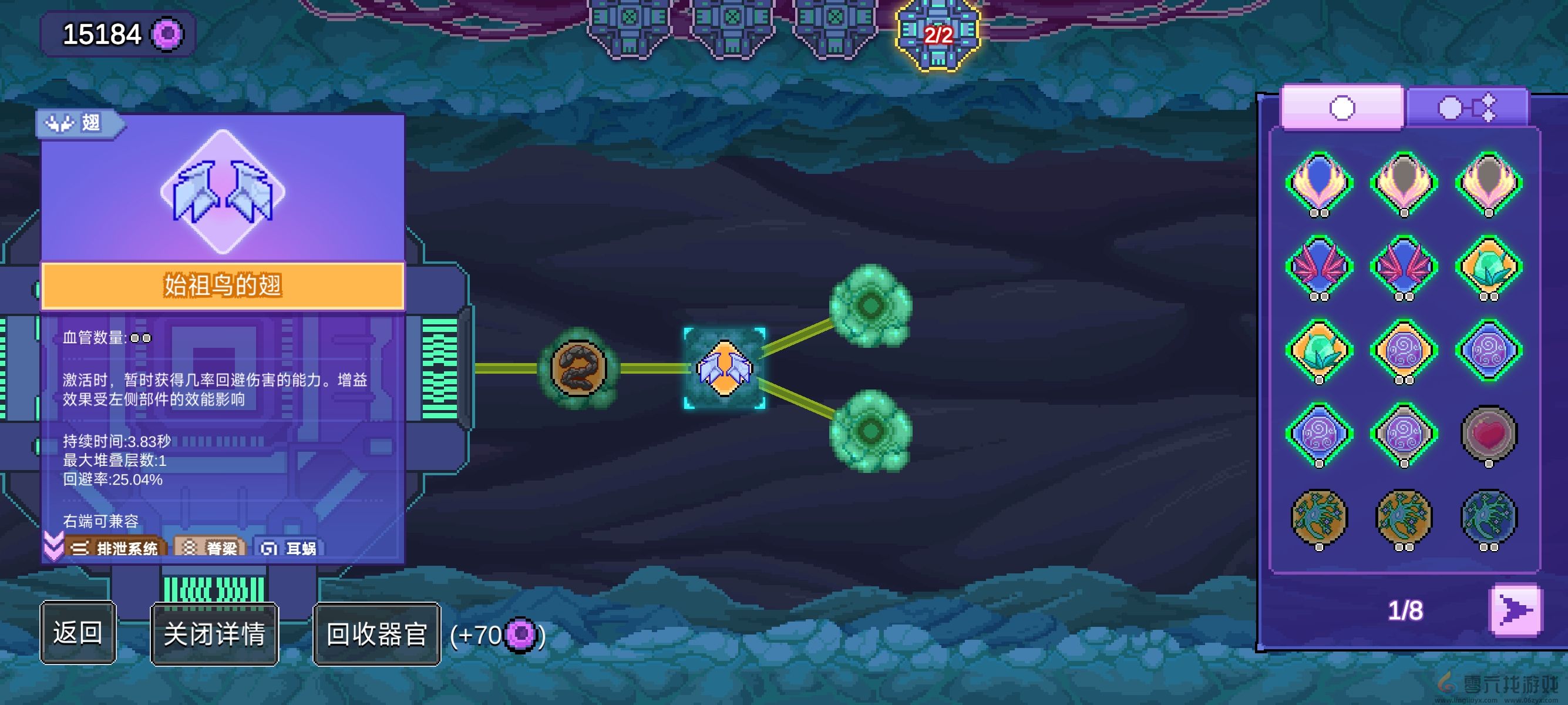Image resolution: width=1568 pixels, height=705 pixels.
Task: Expand details with the pink double chevron
Action: (53, 545)
